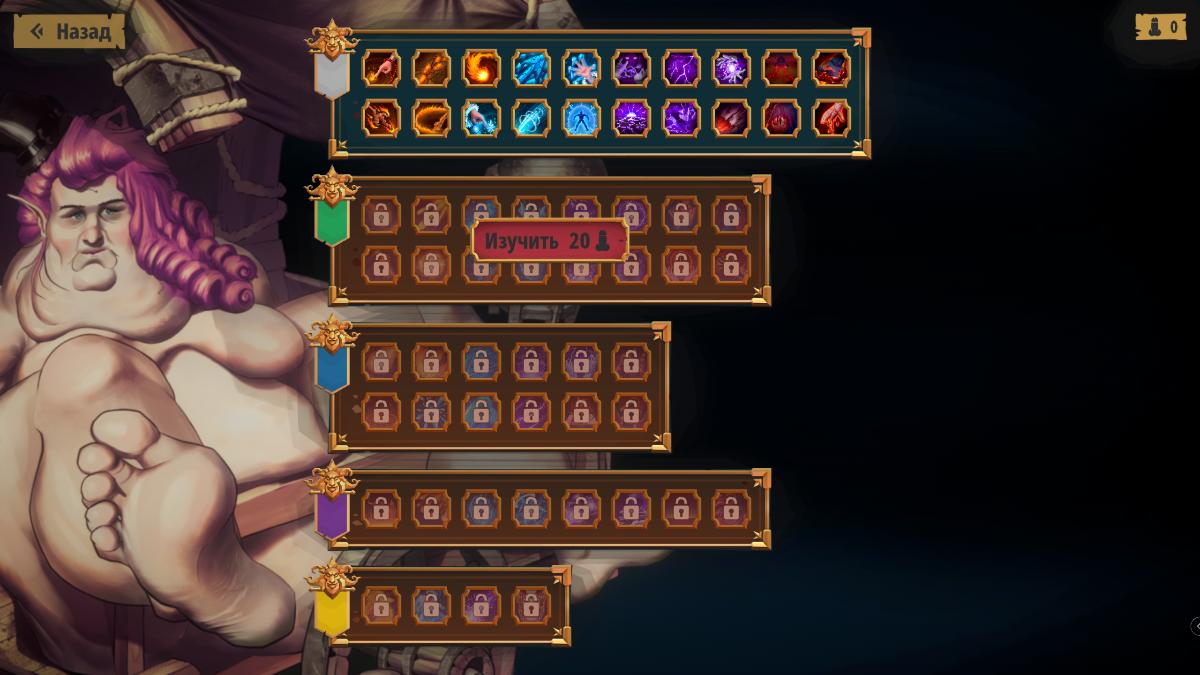Select the yellow banner tier
The height and width of the screenshot is (675, 1200).
331,612
